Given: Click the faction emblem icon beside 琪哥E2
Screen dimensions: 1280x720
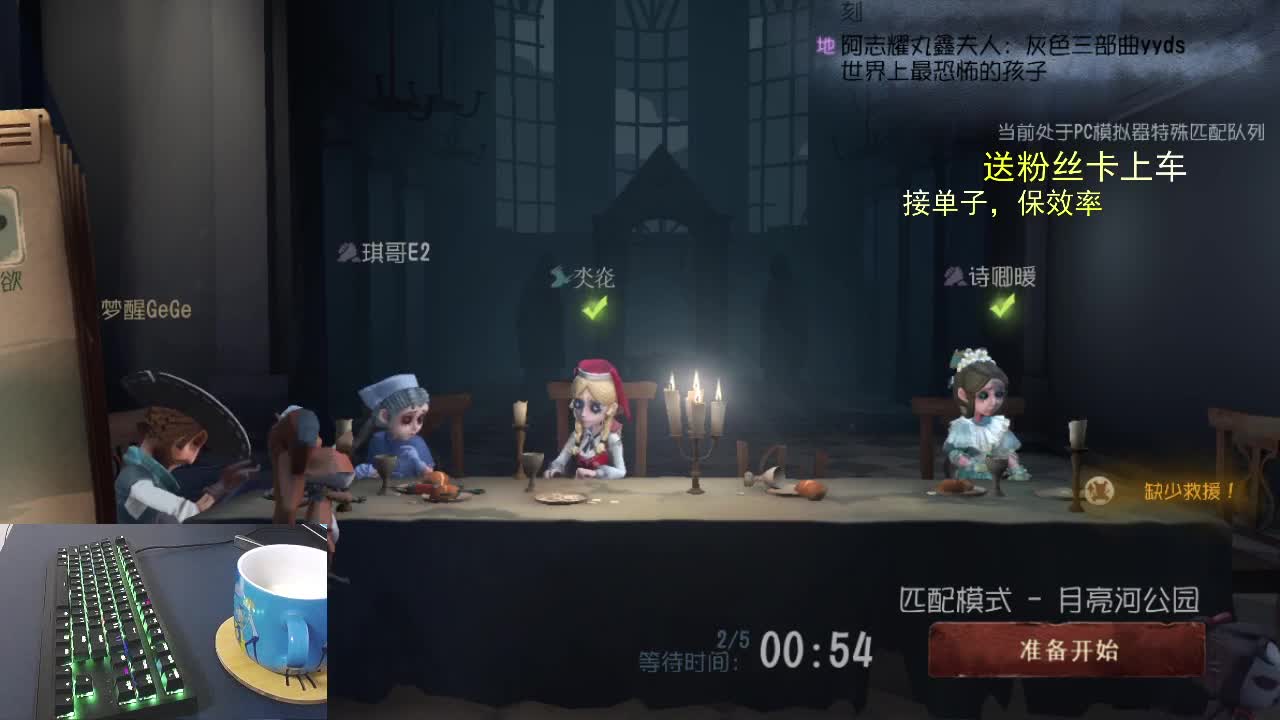Looking at the screenshot, I should click(347, 254).
